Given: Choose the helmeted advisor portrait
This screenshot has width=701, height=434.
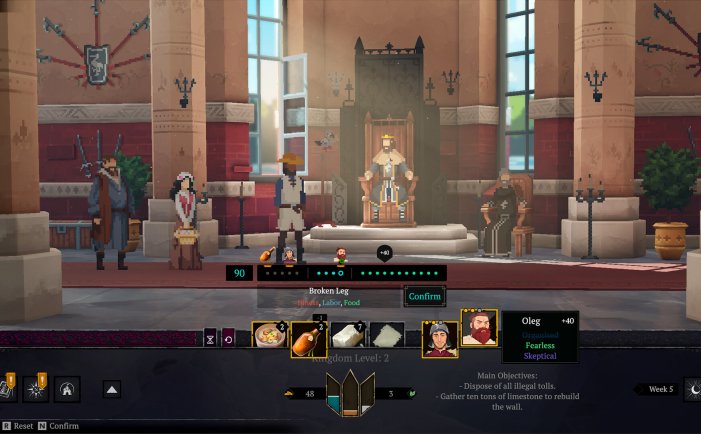Looking at the screenshot, I should tap(439, 339).
